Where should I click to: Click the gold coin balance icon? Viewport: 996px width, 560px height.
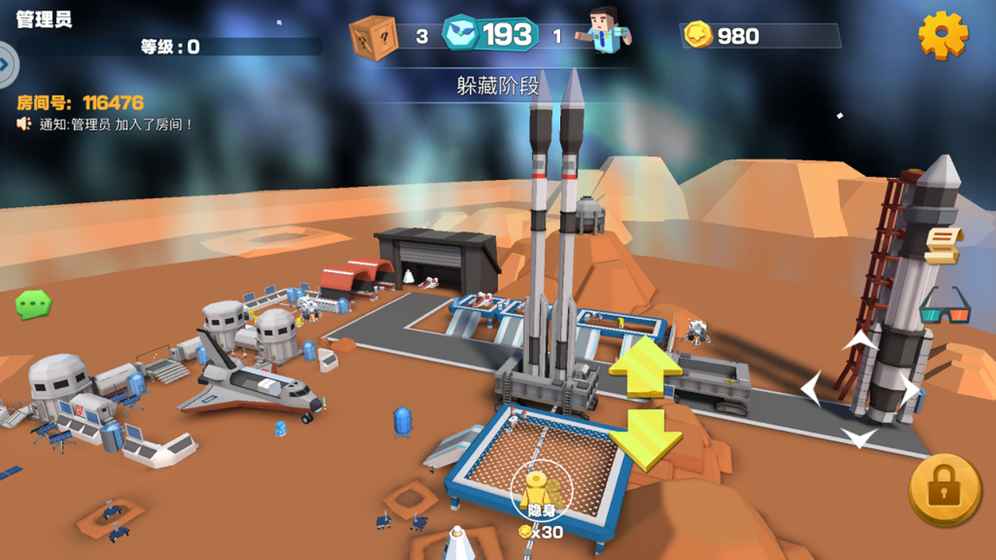698,36
